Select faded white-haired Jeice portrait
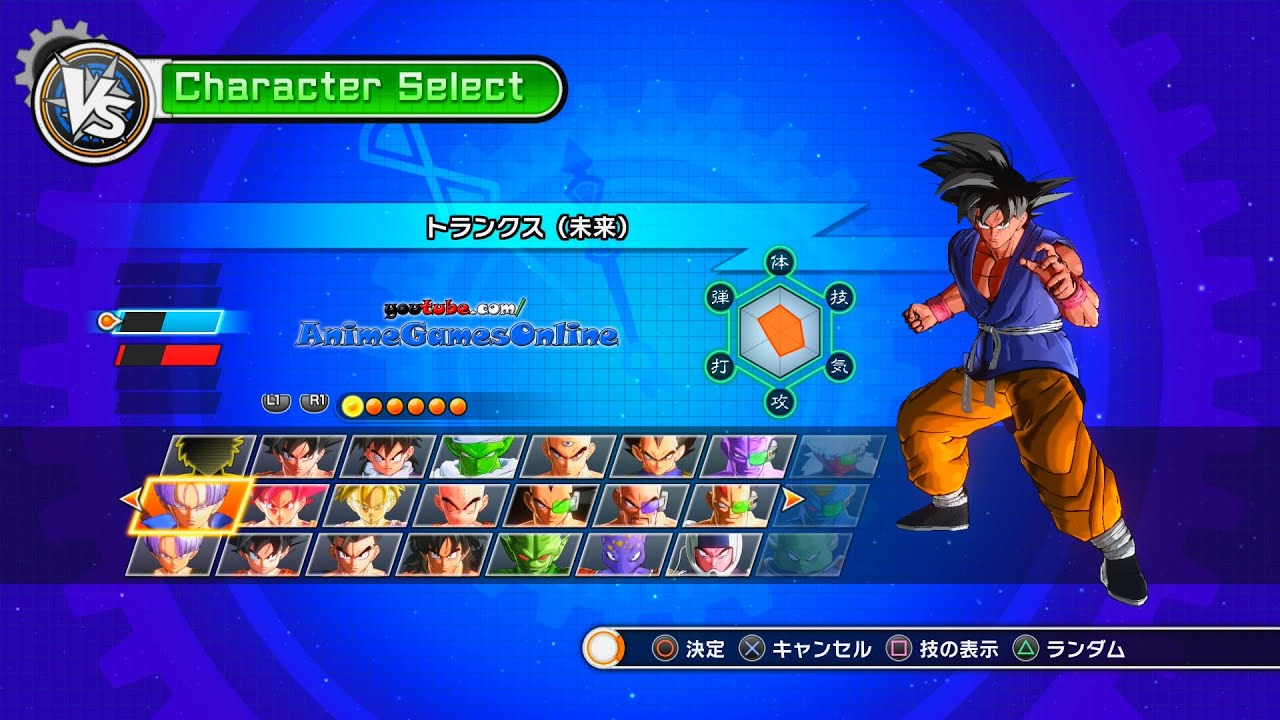 pyautogui.click(x=838, y=455)
